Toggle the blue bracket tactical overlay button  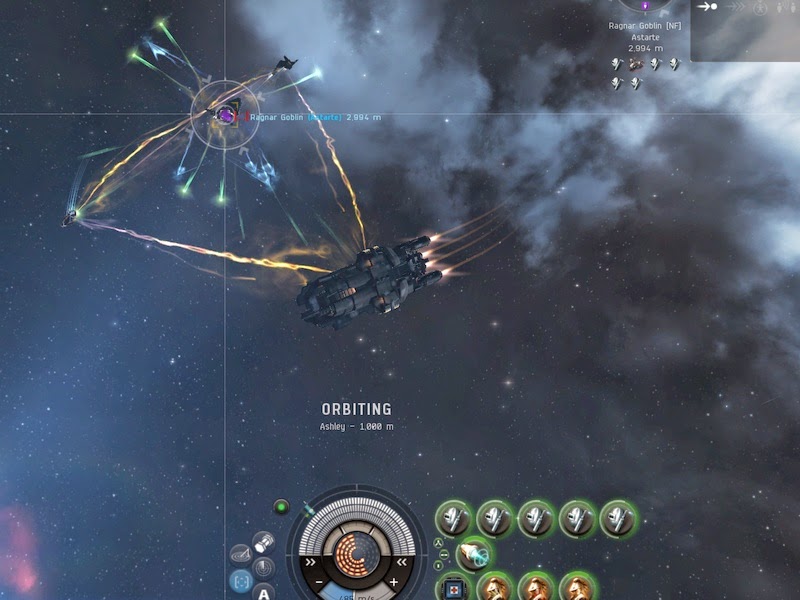click(x=240, y=579)
